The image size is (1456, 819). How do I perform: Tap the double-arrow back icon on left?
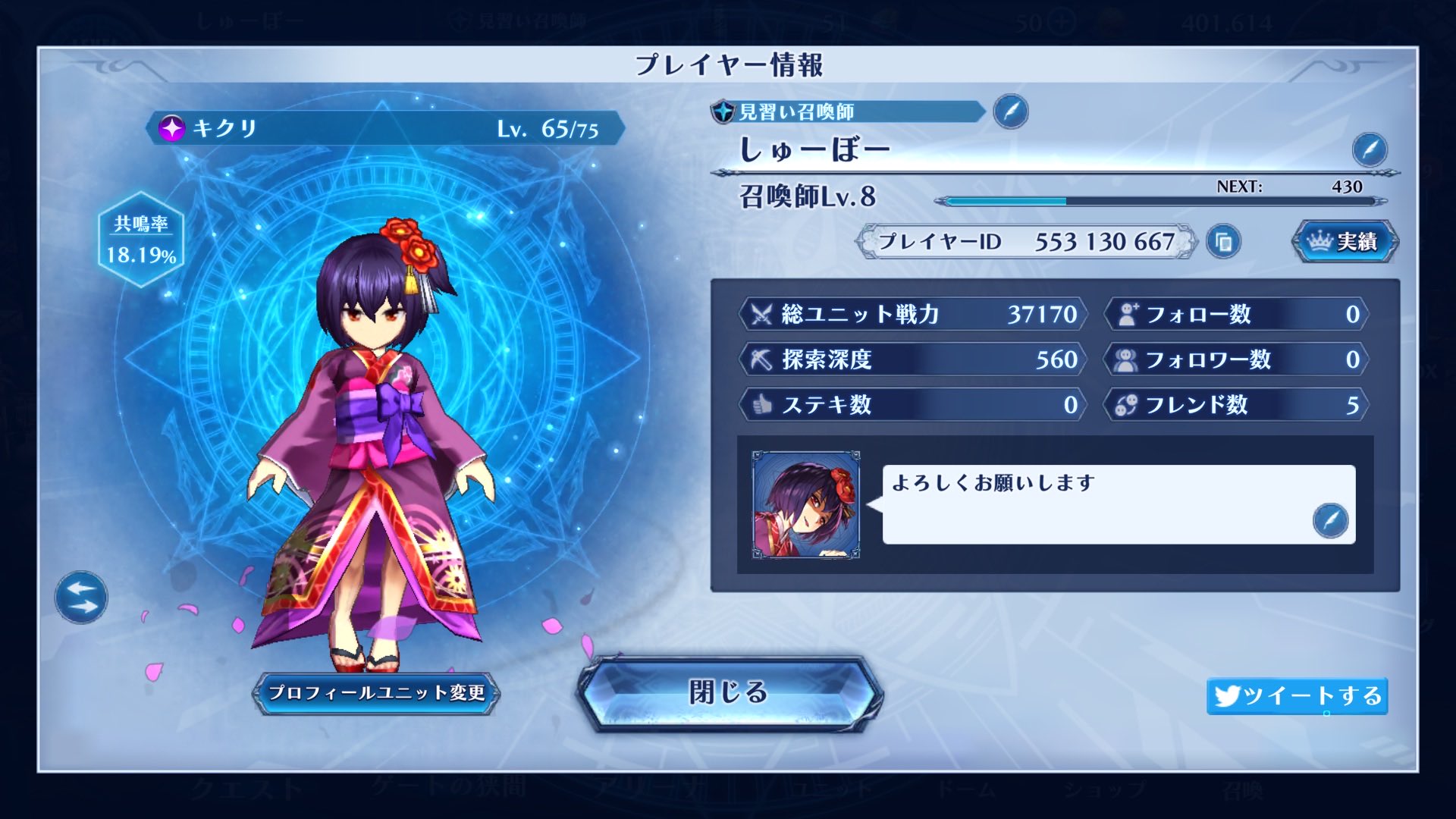(x=80, y=599)
